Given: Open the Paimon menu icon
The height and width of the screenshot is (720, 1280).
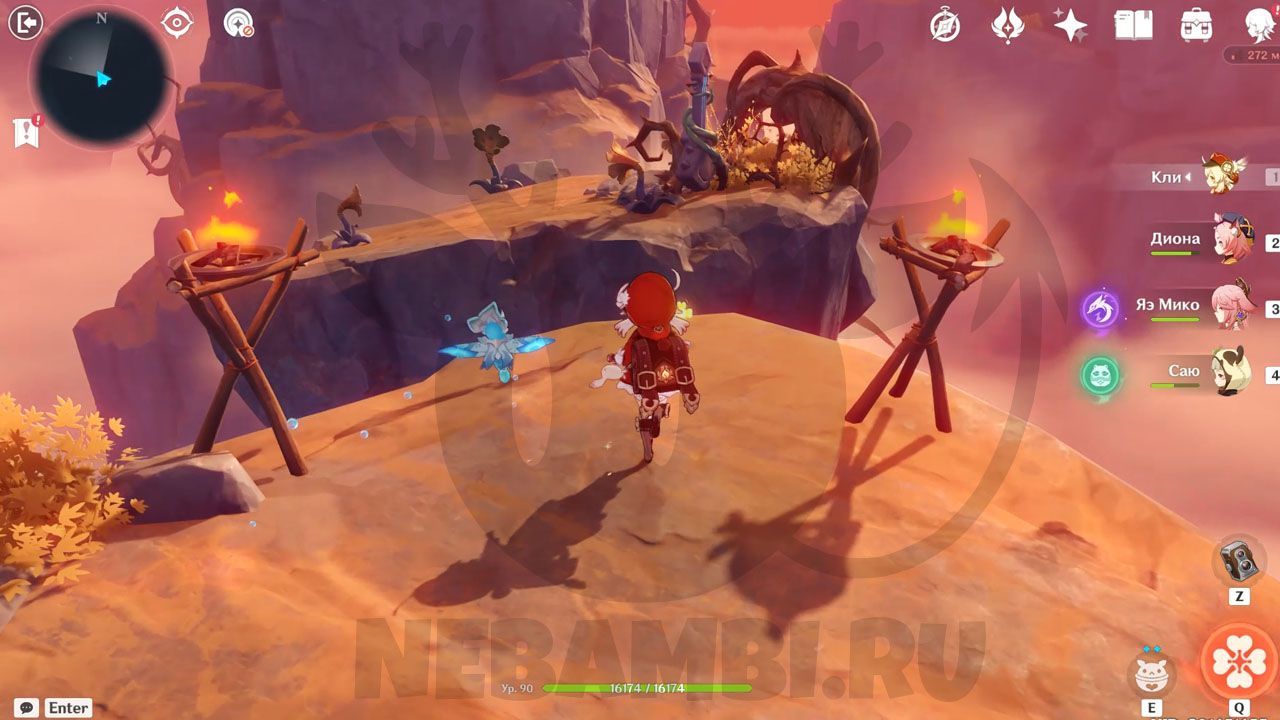Looking at the screenshot, I should [x=1259, y=25].
